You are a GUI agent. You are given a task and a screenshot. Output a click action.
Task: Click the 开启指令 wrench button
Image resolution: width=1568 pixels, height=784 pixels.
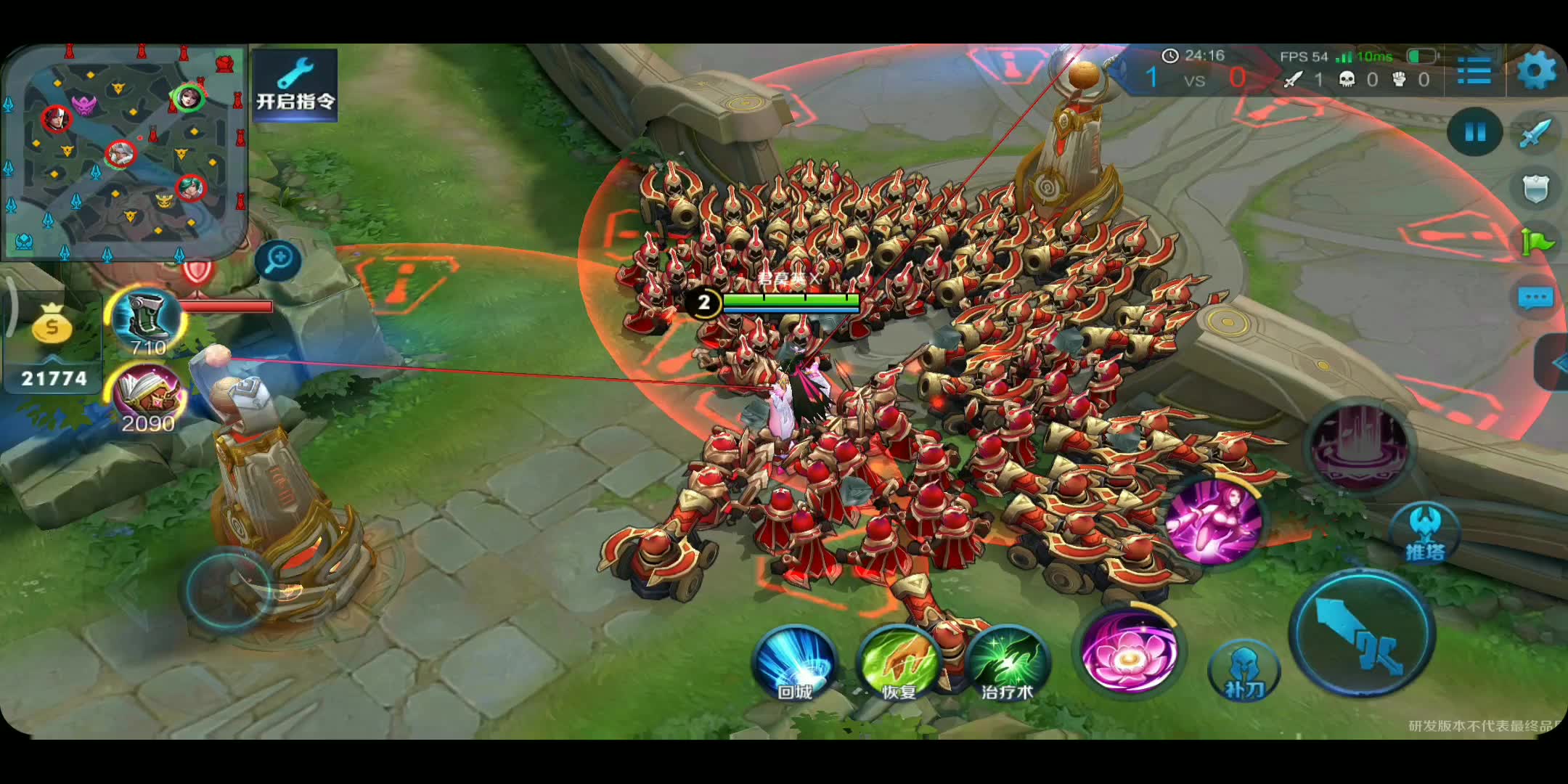295,84
